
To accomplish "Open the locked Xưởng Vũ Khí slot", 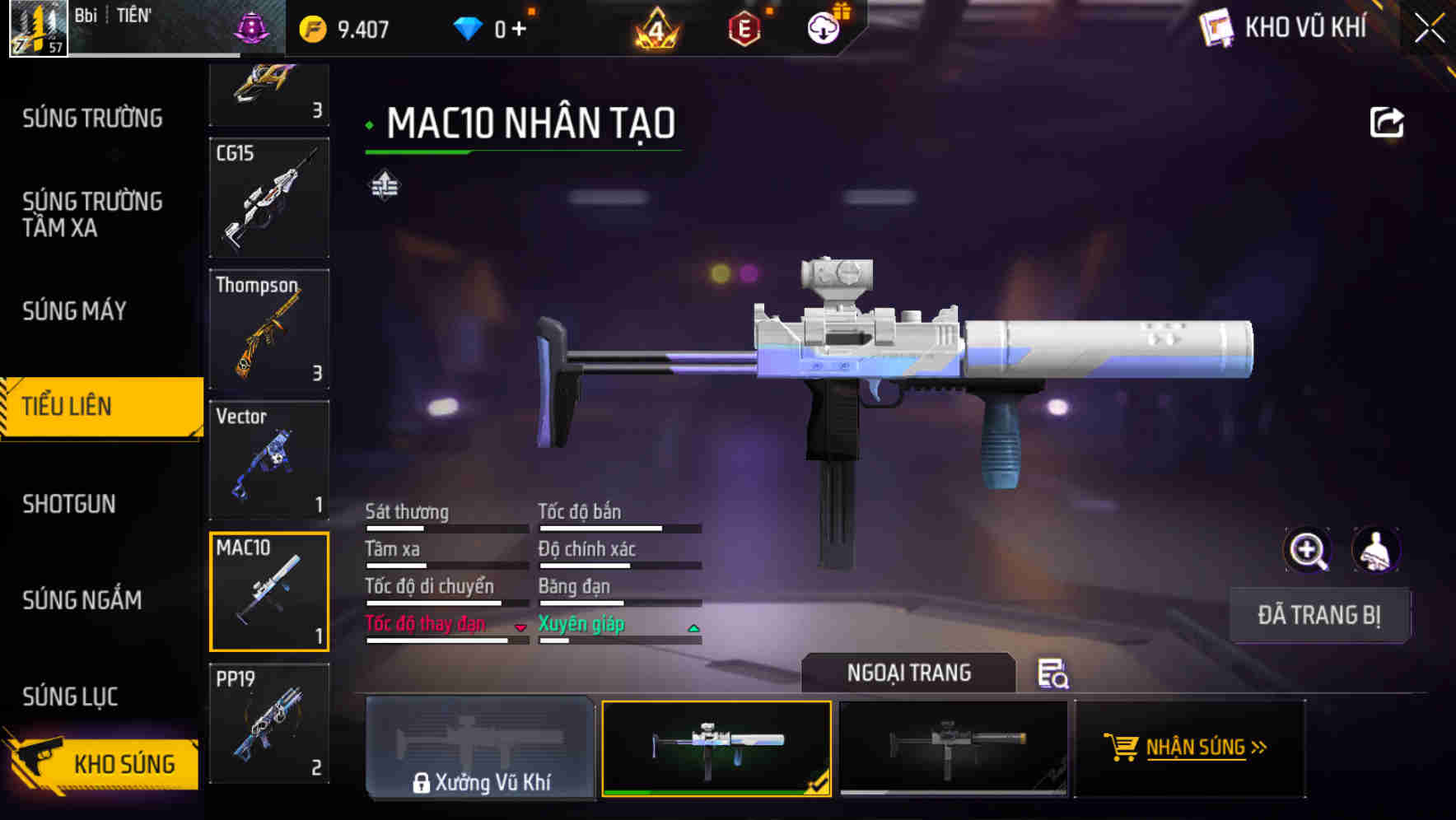I will 480,748.
